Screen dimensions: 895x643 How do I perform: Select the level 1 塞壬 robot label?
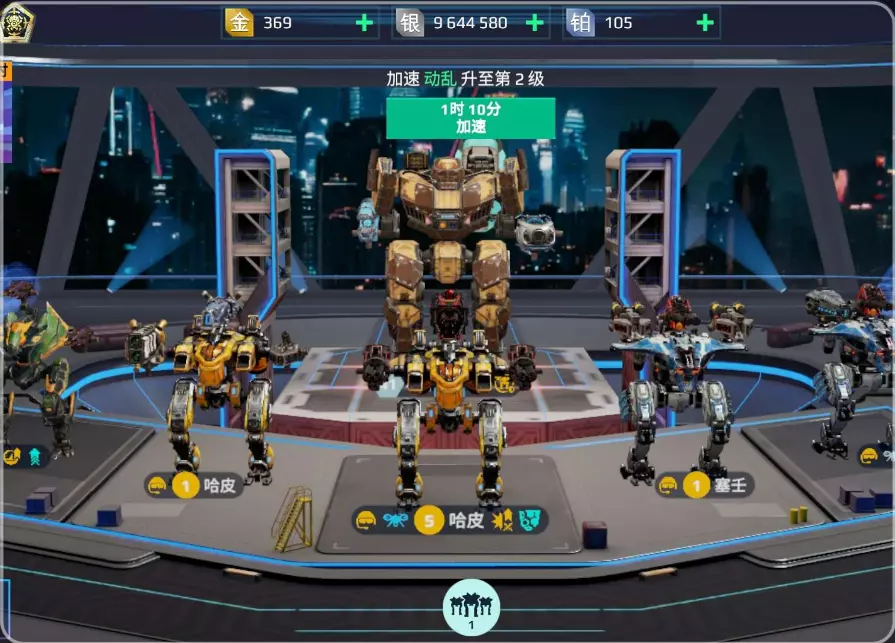(705, 486)
